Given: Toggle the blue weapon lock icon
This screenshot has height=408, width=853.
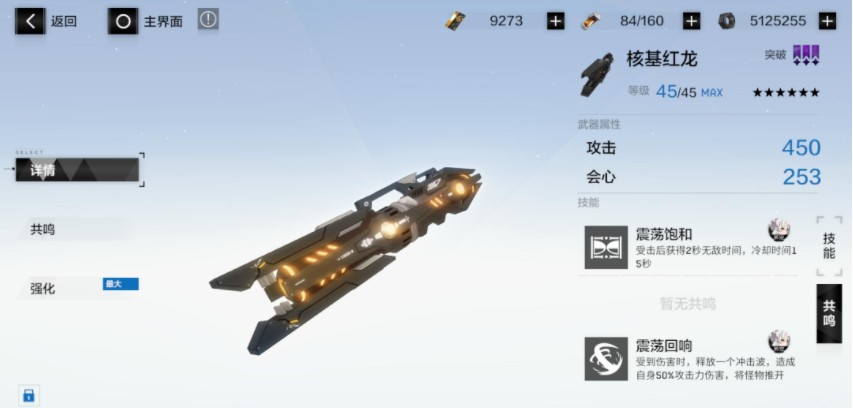Looking at the screenshot, I should point(28,395).
